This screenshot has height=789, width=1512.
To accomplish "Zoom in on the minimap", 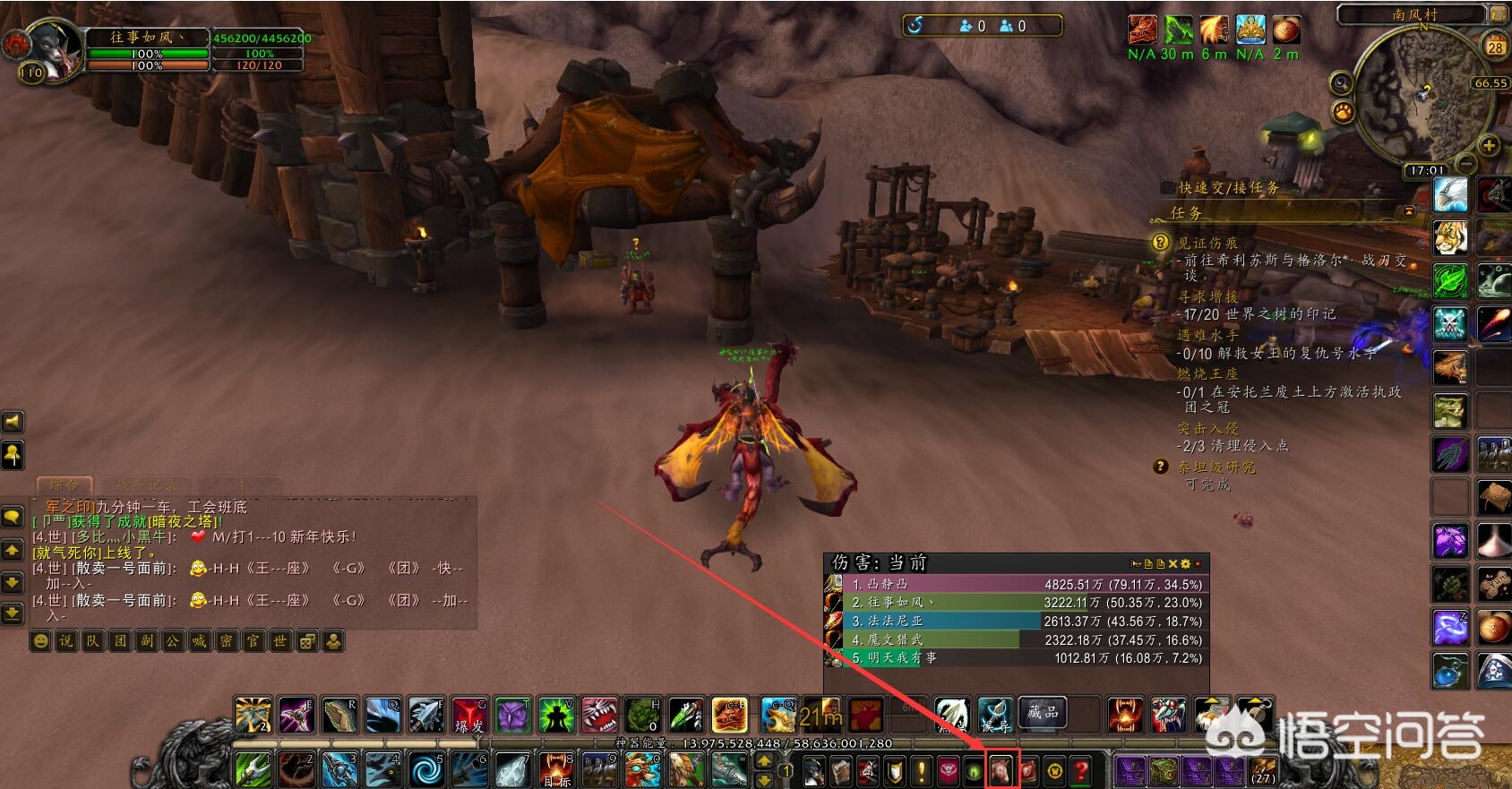I will coord(1489,145).
